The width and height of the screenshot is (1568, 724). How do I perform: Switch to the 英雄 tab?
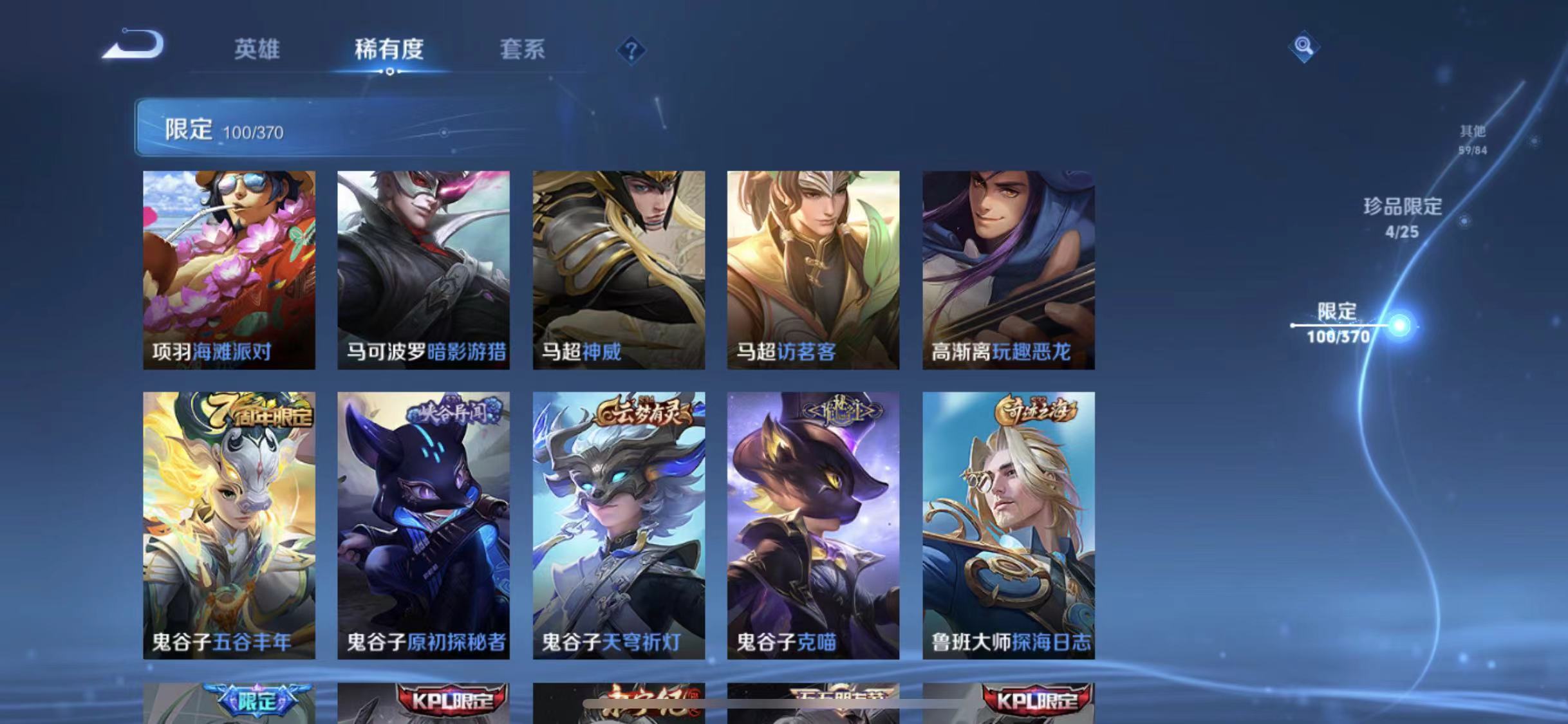tap(257, 50)
